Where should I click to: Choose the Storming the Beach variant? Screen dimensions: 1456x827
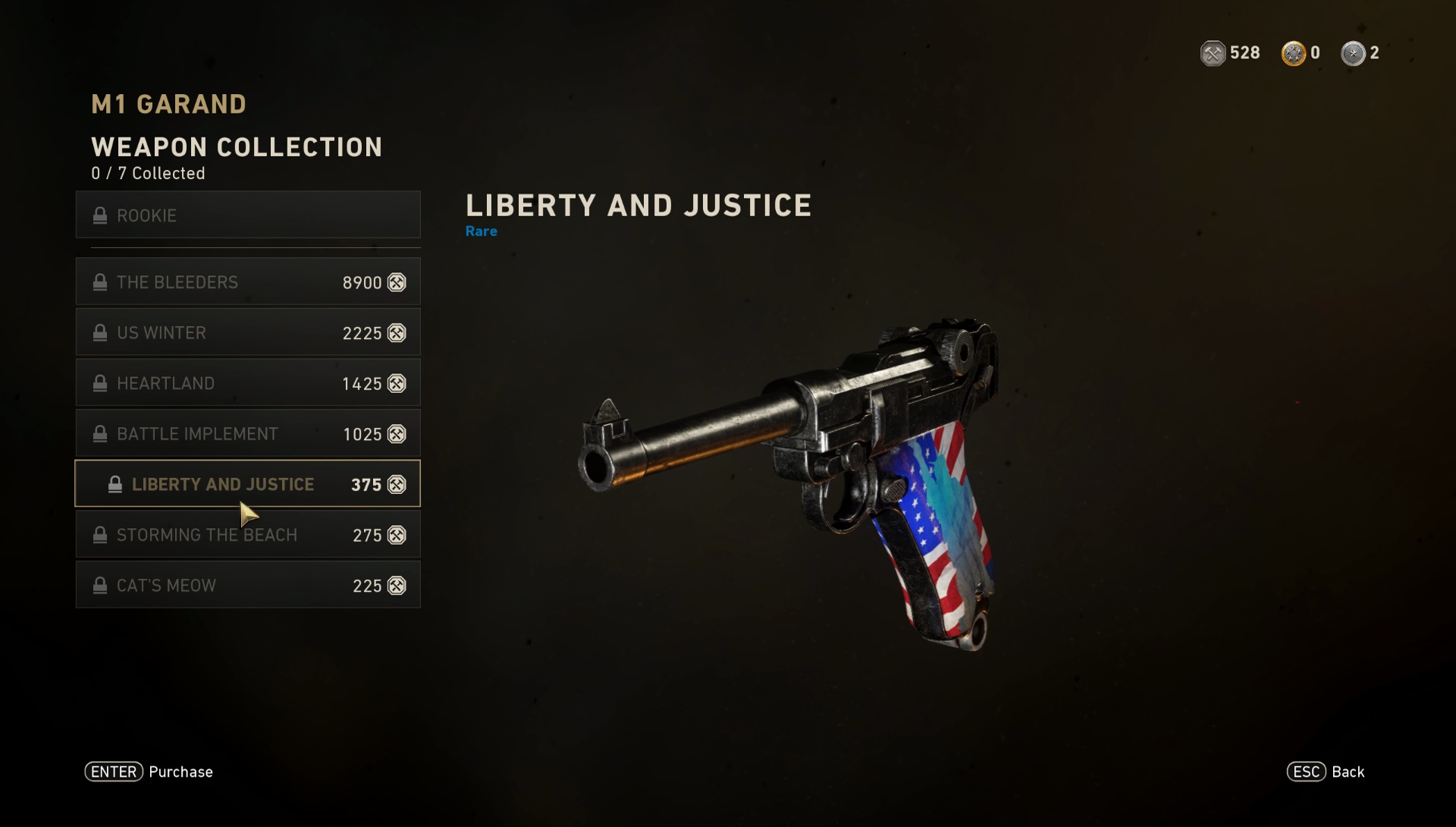(248, 535)
